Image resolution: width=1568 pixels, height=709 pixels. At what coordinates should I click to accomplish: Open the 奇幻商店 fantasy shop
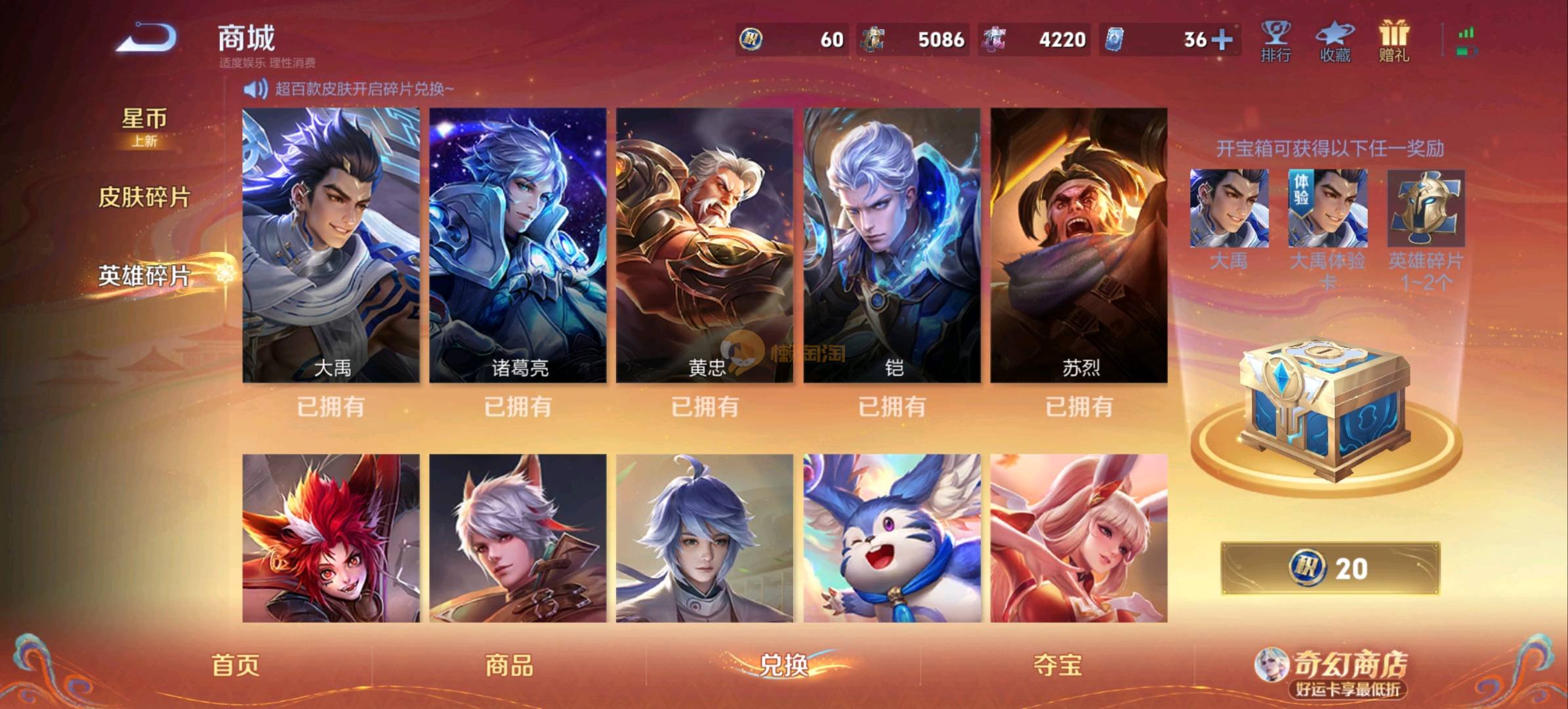[x=1338, y=671]
